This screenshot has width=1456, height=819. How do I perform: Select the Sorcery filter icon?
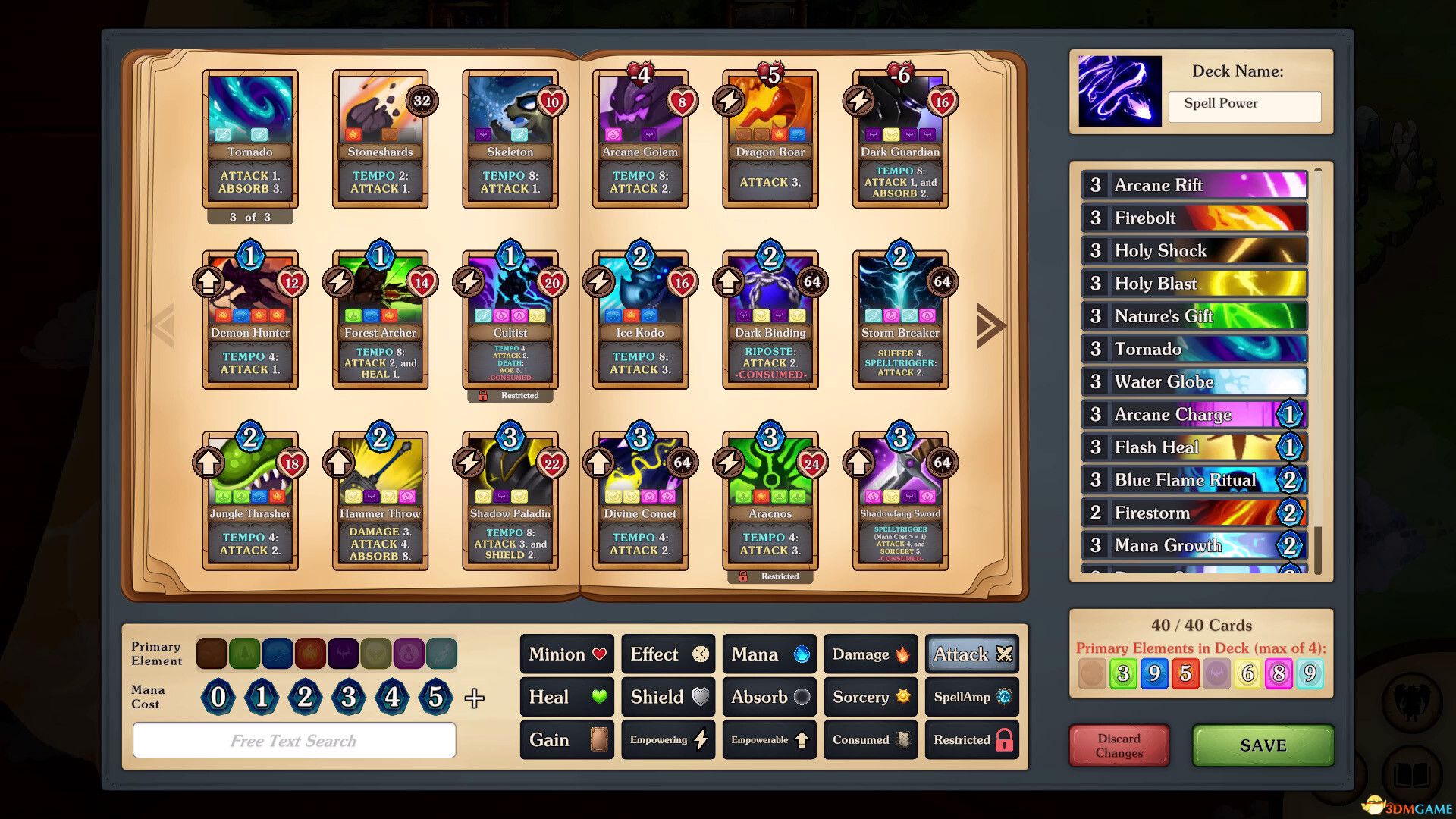(x=870, y=697)
